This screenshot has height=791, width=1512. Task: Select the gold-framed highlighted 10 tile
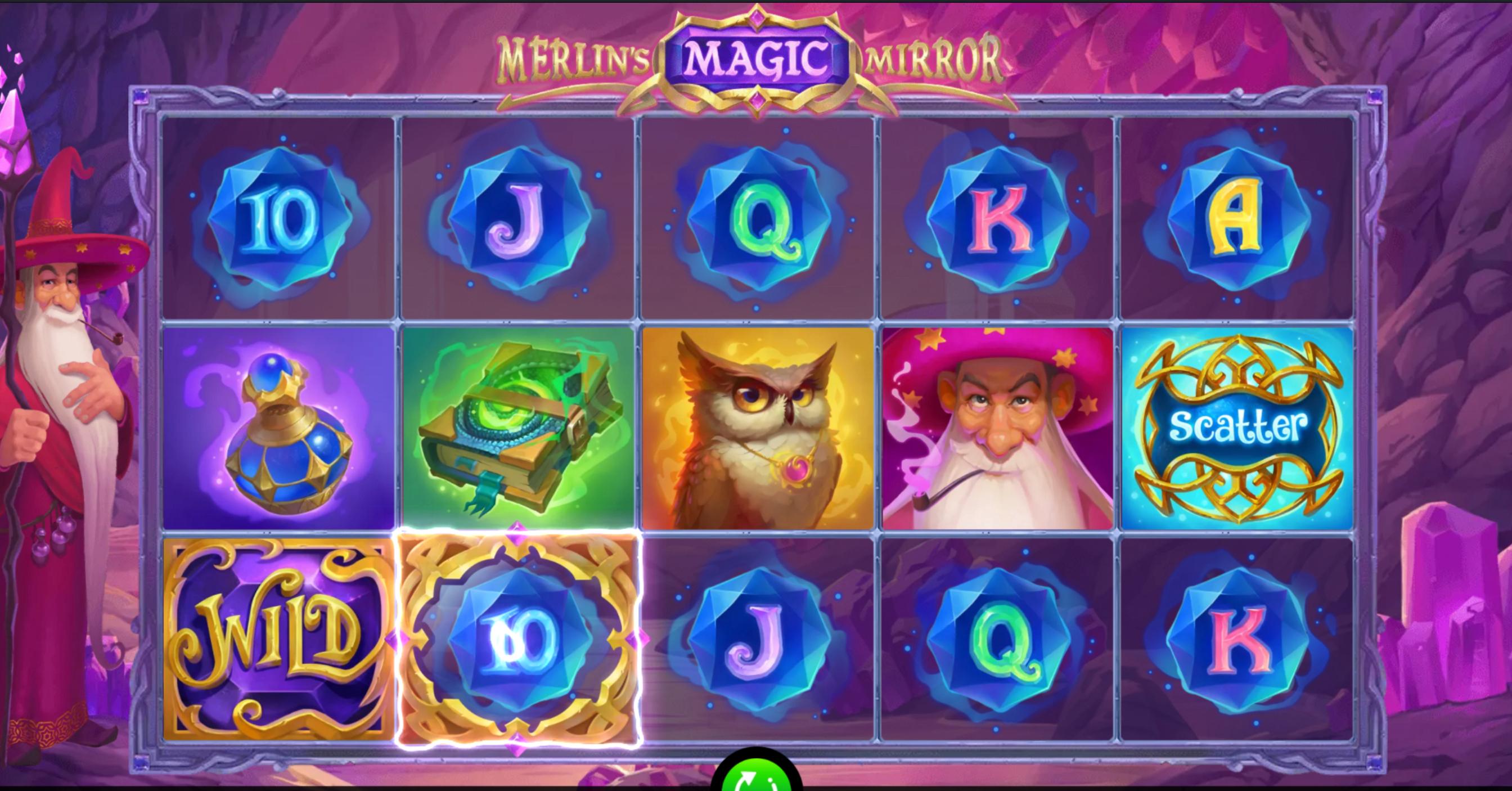[x=517, y=639]
